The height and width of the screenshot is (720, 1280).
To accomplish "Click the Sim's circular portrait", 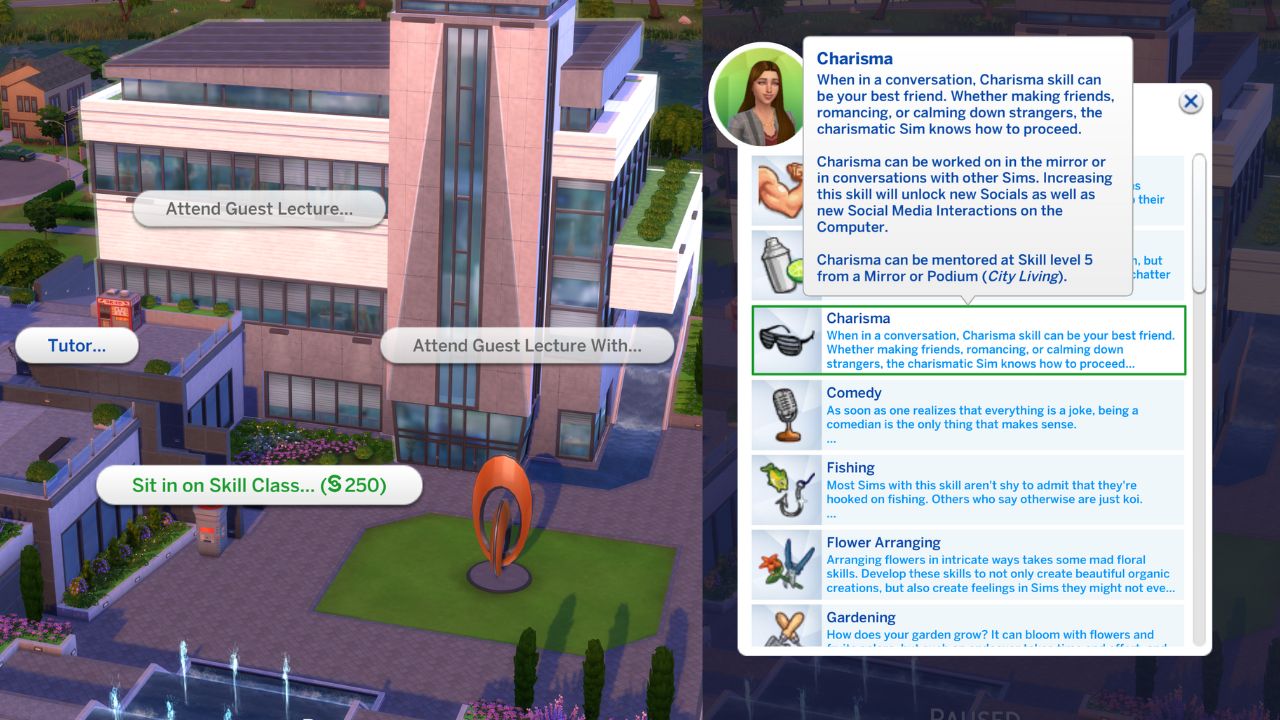I will 762,94.
